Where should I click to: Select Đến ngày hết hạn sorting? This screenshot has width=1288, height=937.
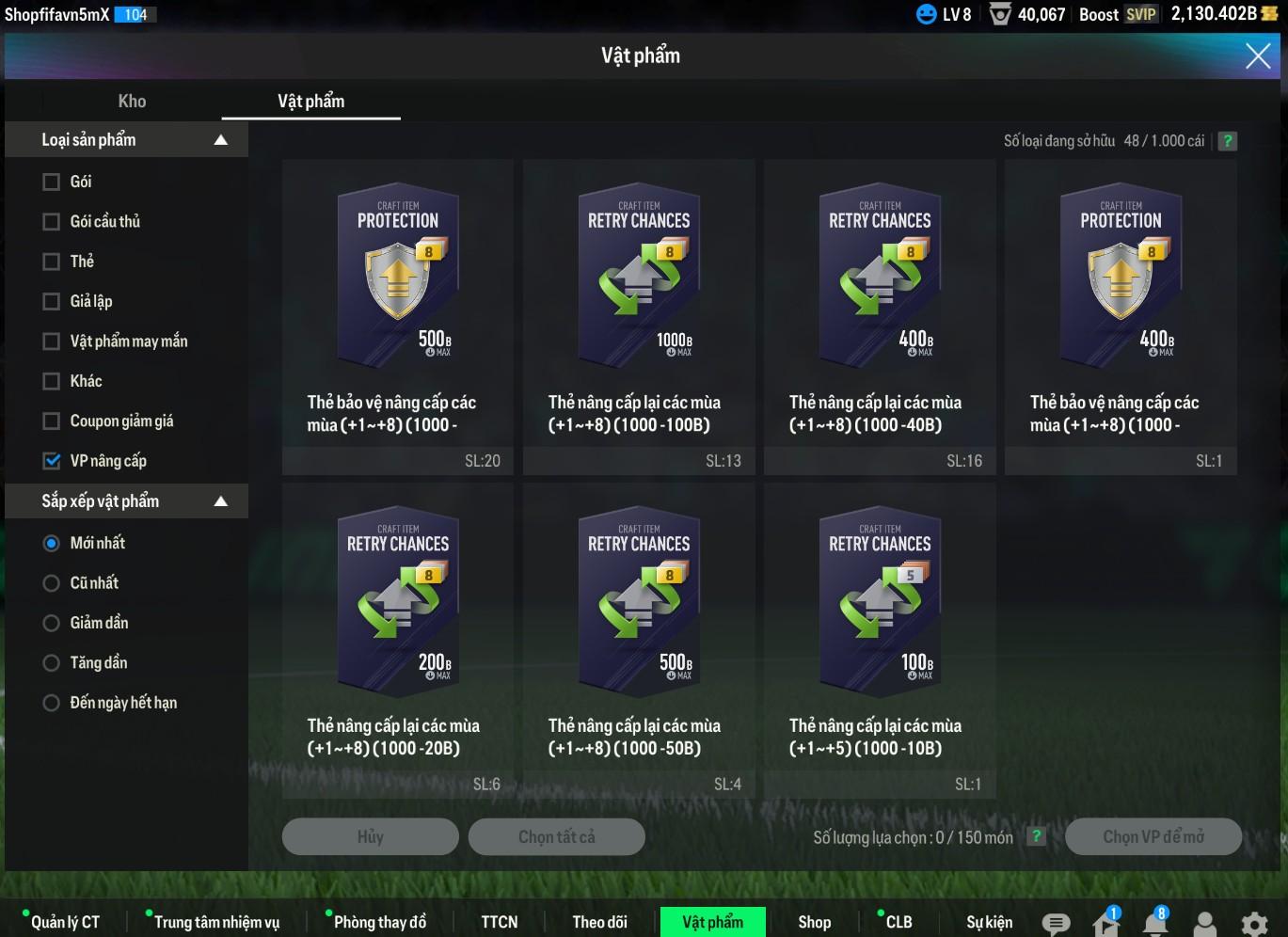[x=52, y=703]
